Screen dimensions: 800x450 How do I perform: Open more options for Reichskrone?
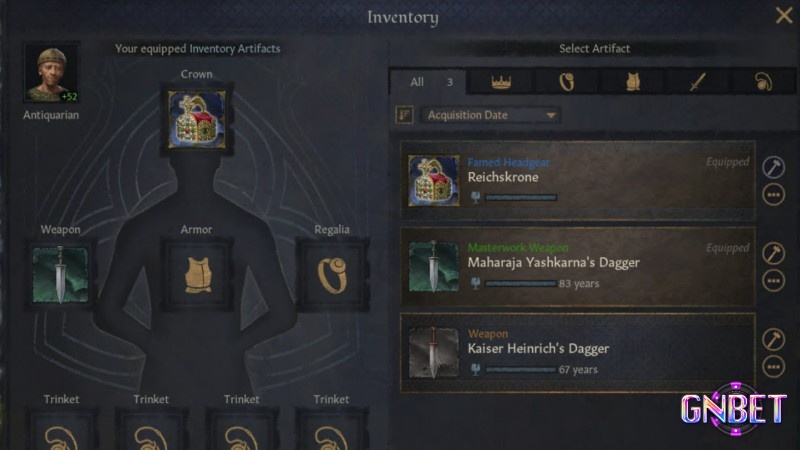[773, 194]
